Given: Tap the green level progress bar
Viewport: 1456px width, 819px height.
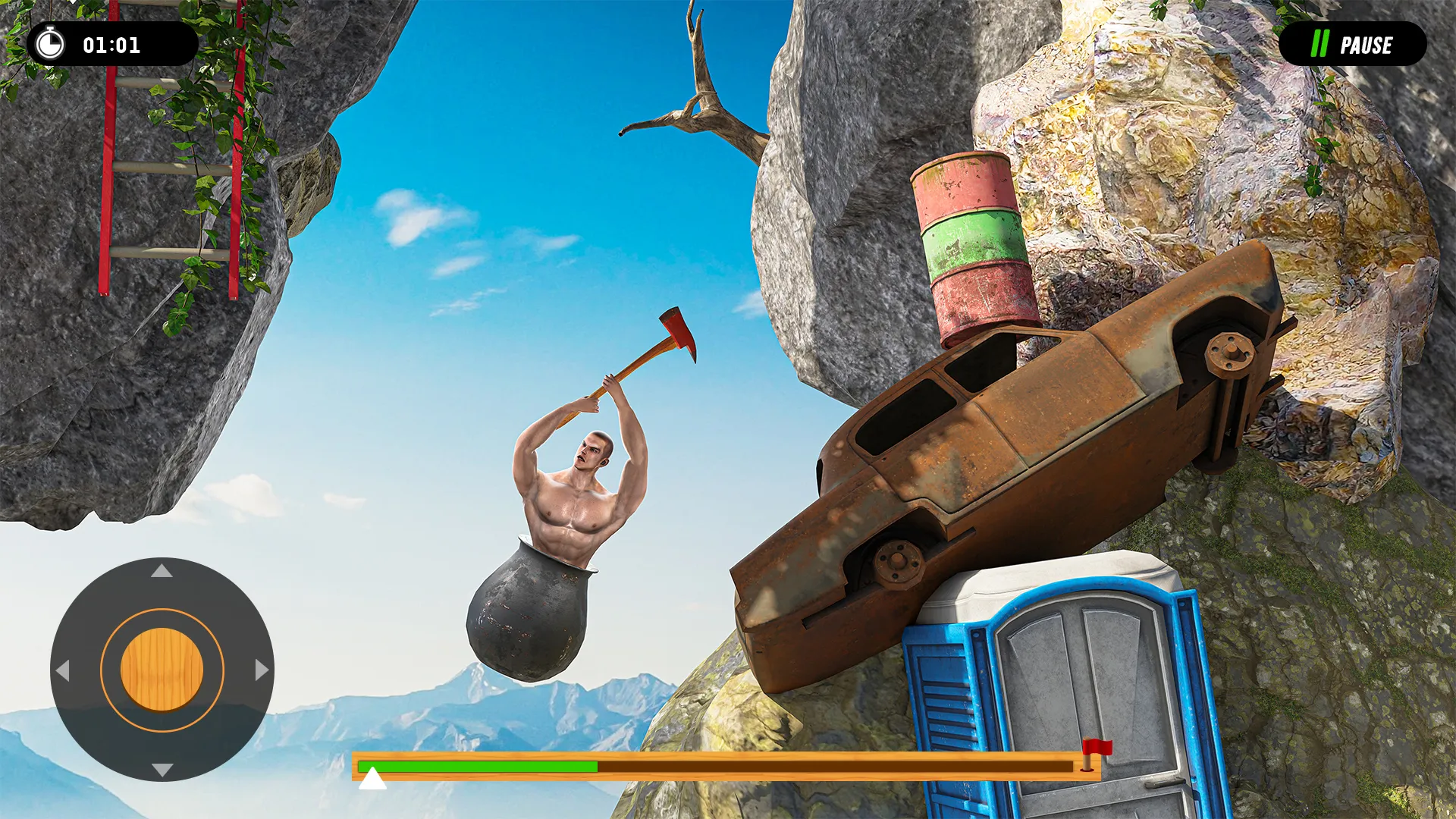Looking at the screenshot, I should pyautogui.click(x=478, y=766).
